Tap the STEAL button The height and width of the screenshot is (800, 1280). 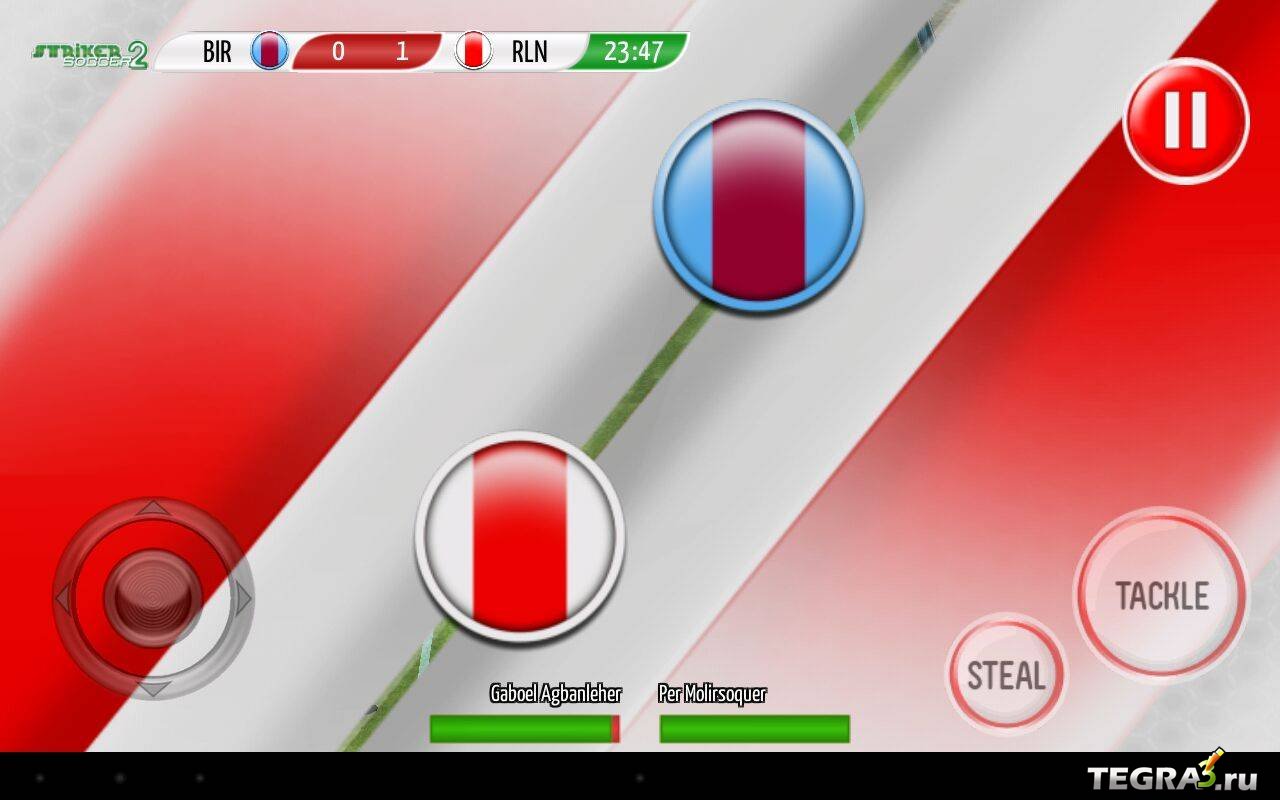1006,675
